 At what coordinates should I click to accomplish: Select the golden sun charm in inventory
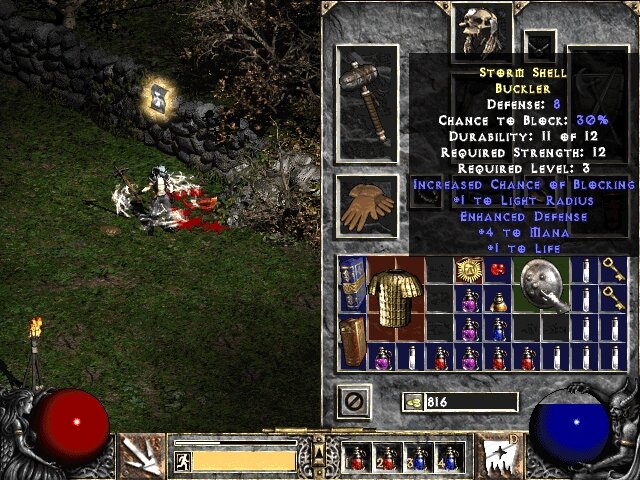point(468,269)
